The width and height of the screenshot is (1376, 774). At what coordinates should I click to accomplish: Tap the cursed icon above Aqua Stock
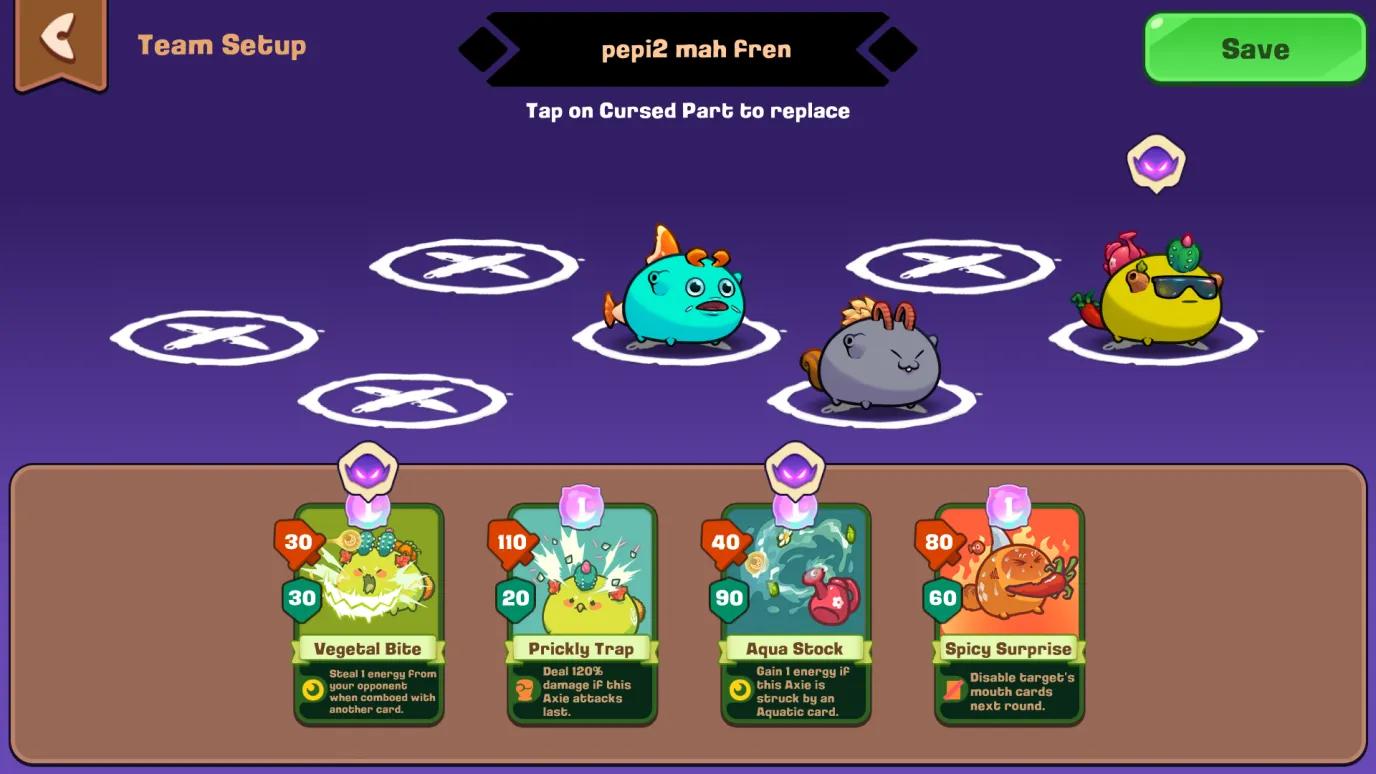click(x=795, y=469)
